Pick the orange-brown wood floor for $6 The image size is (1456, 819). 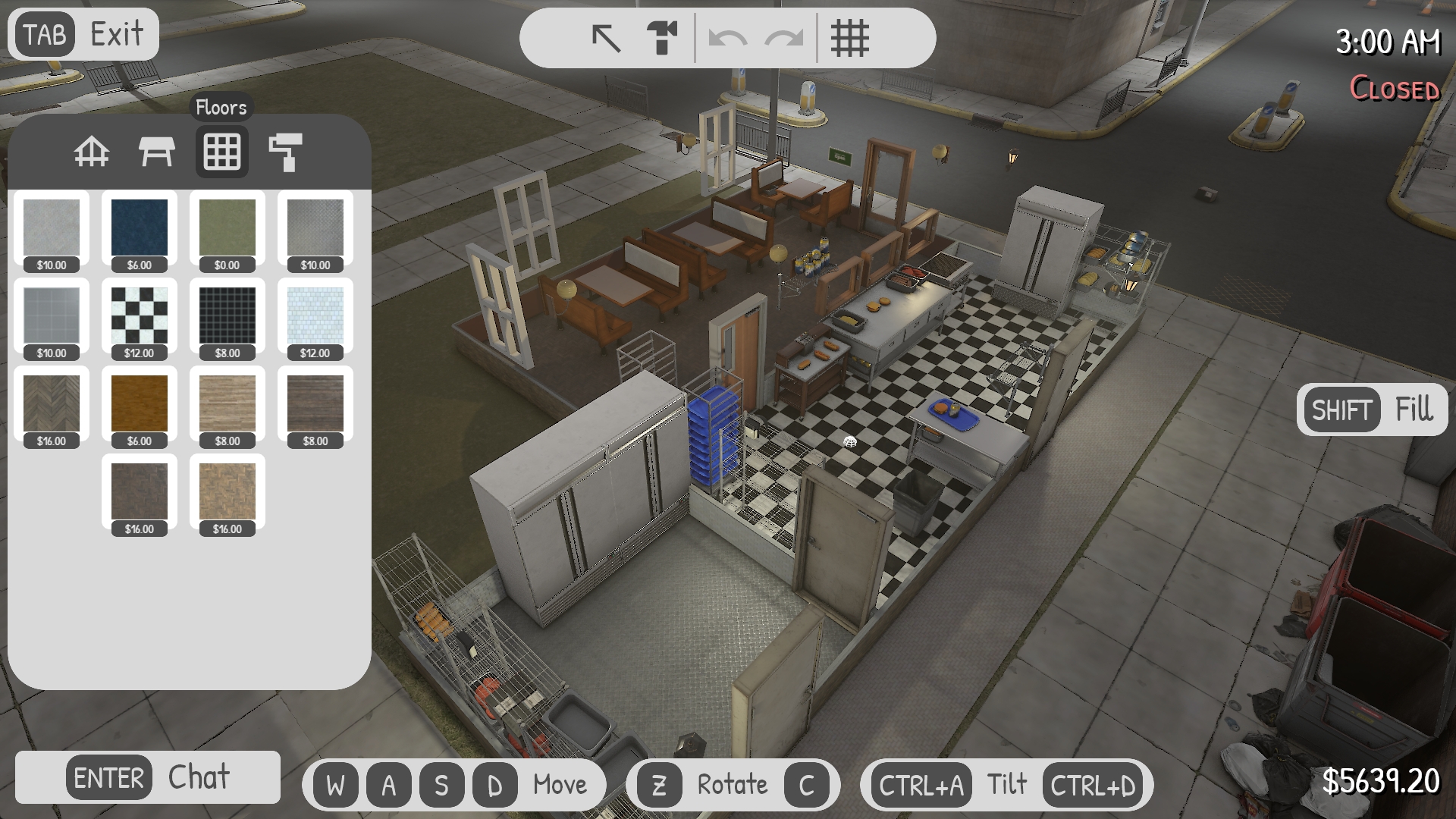point(140,404)
